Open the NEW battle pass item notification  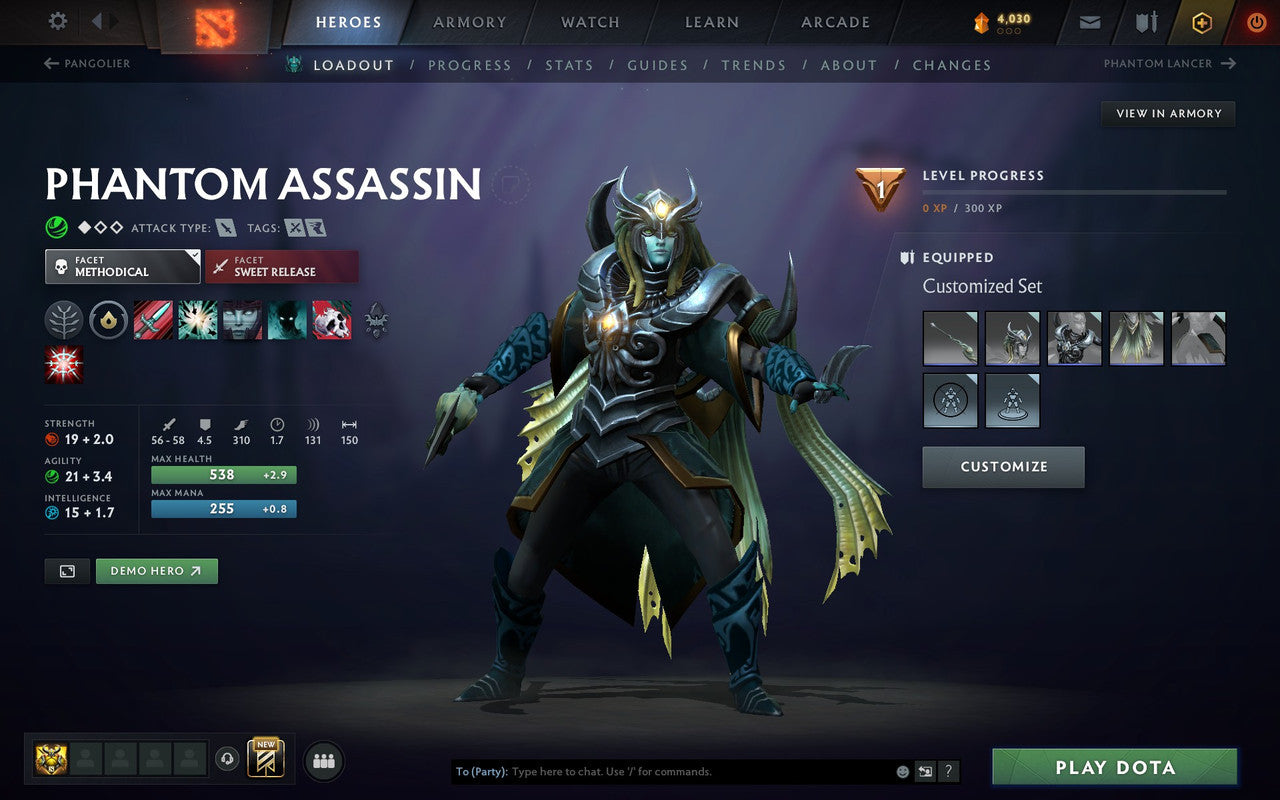click(x=266, y=758)
